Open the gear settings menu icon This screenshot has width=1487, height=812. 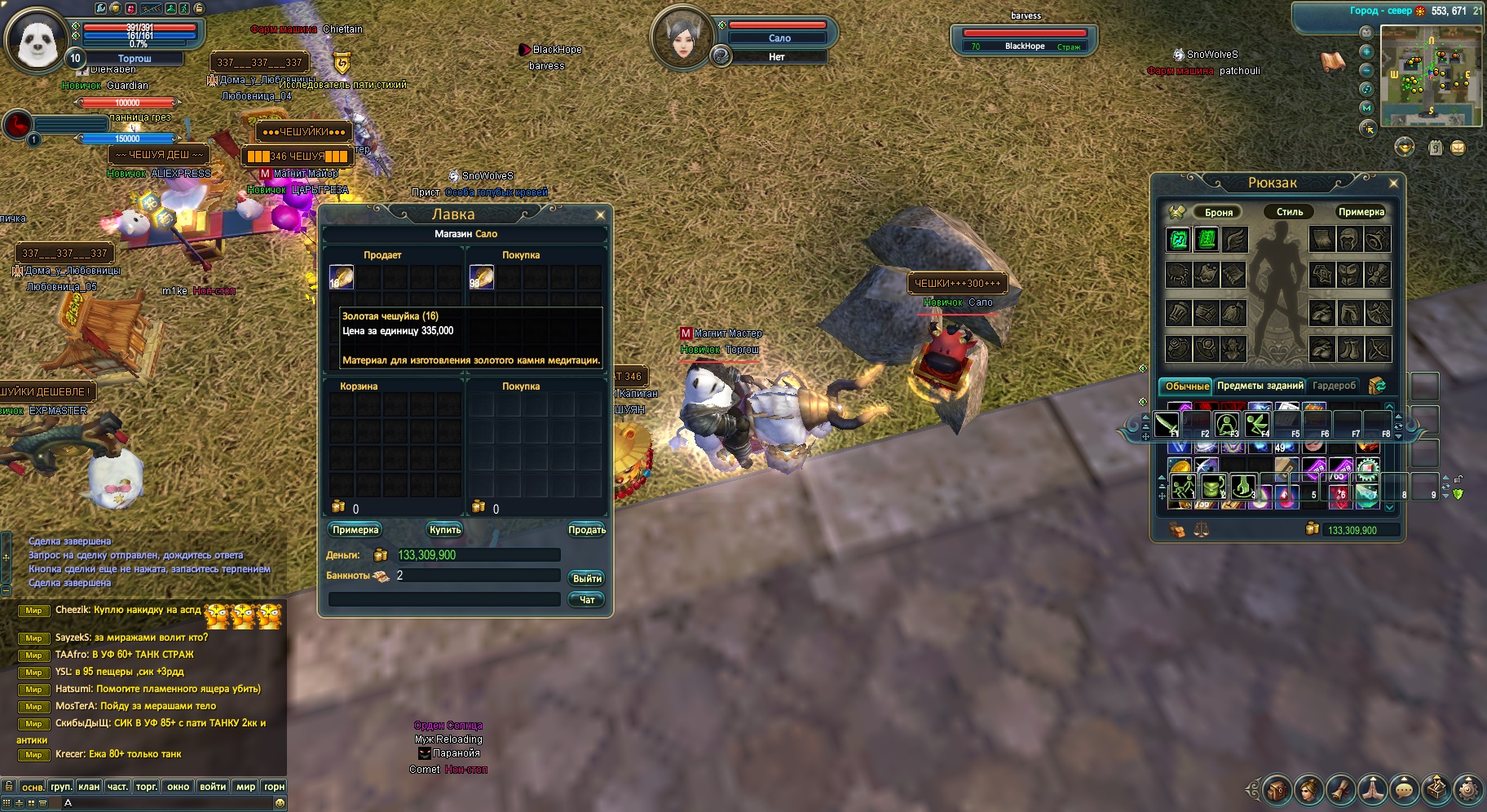pyautogui.click(x=1467, y=789)
